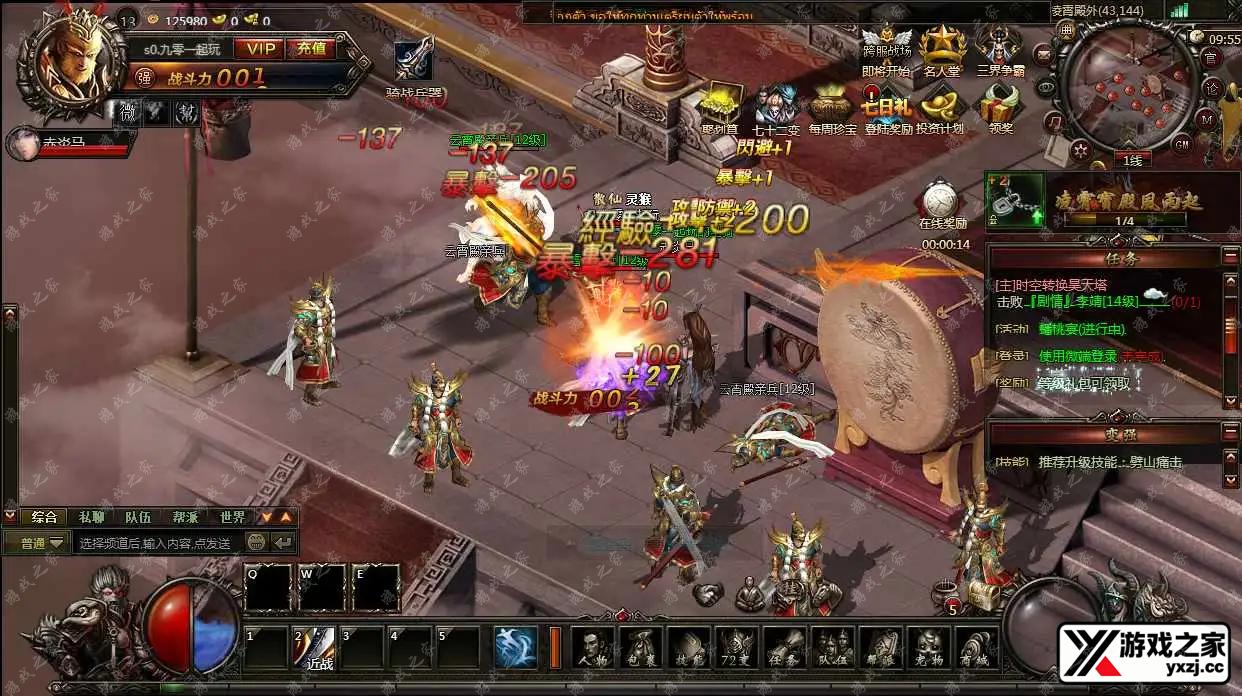Open the 名人堂 hall of fame
Screen dimensions: 1242x696
coord(941,50)
